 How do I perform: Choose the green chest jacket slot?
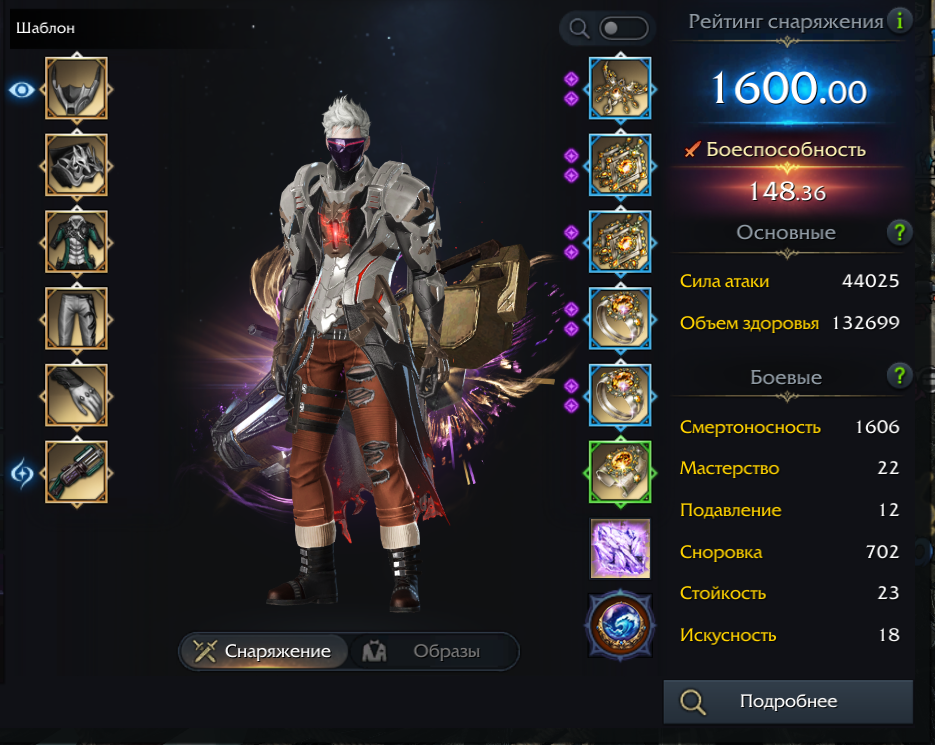click(76, 242)
